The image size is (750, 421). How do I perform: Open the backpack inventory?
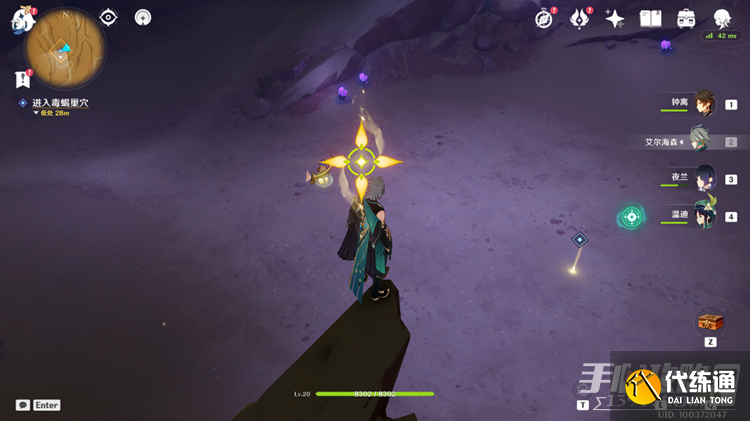pyautogui.click(x=686, y=18)
